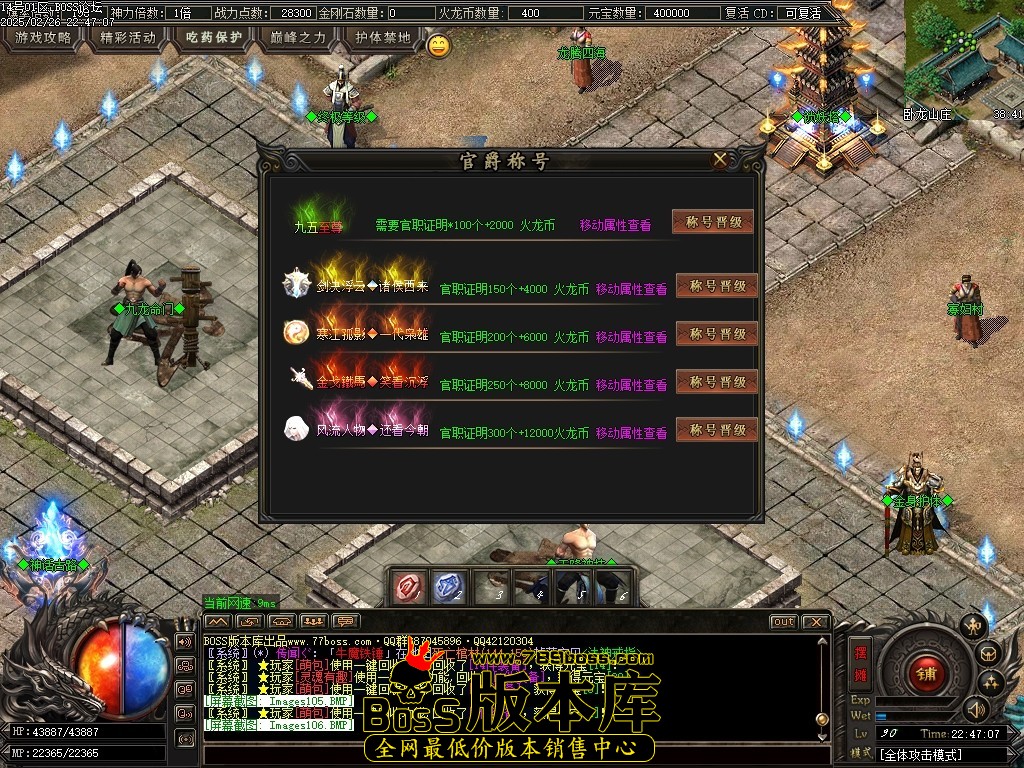This screenshot has height=768, width=1024.
Task: Open the minimap in the corner
Action: tap(964, 60)
